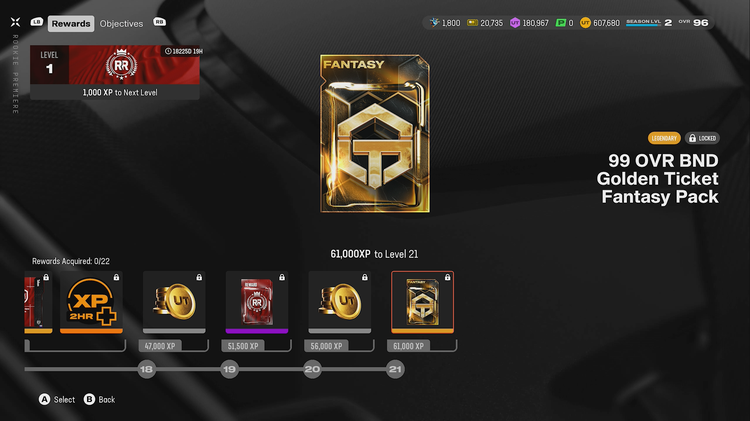Inspect the large Fantasy pack preview
This screenshot has width=750, height=421.
[367, 135]
